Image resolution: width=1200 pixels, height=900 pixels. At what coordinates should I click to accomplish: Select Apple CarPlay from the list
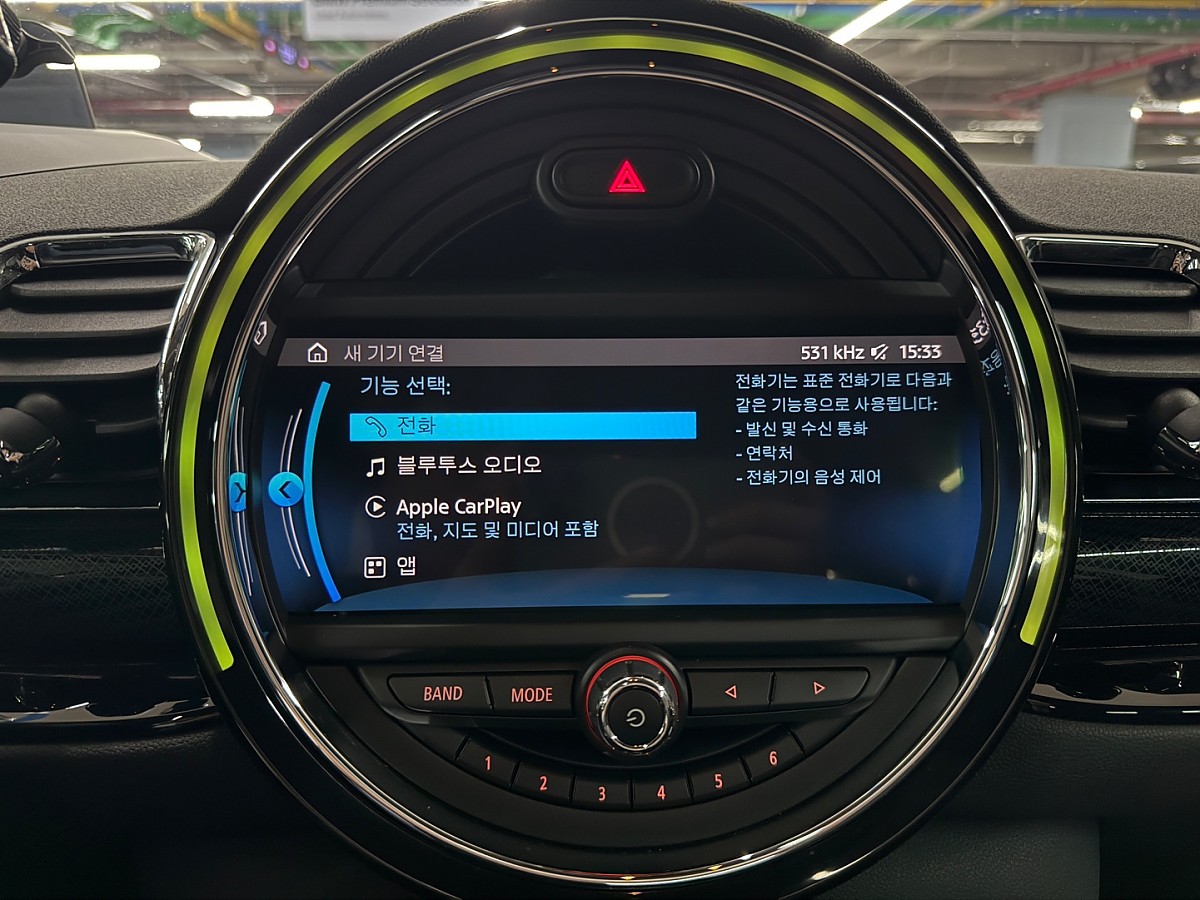(x=458, y=507)
